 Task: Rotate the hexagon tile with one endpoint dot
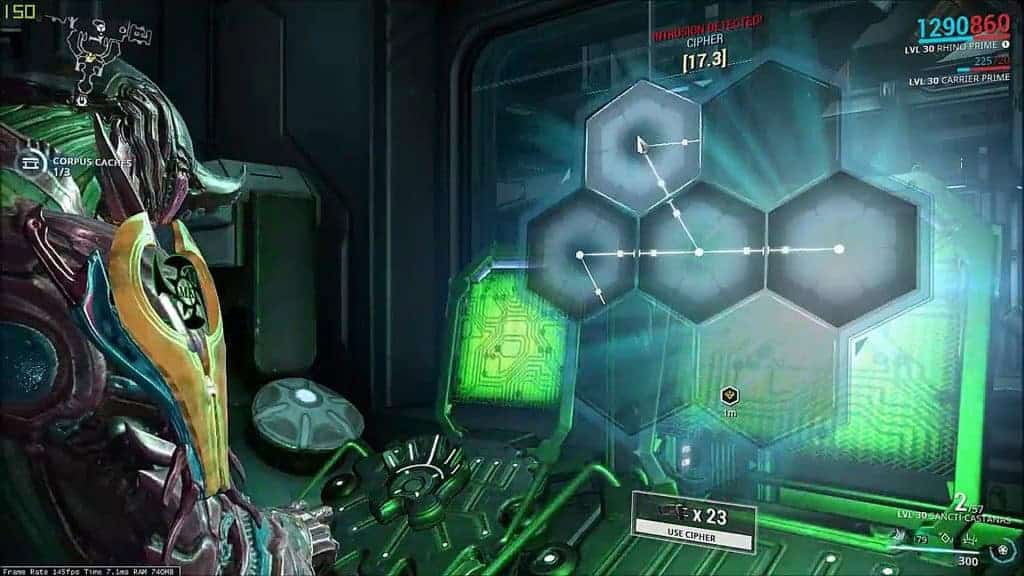pyautogui.click(x=841, y=249)
